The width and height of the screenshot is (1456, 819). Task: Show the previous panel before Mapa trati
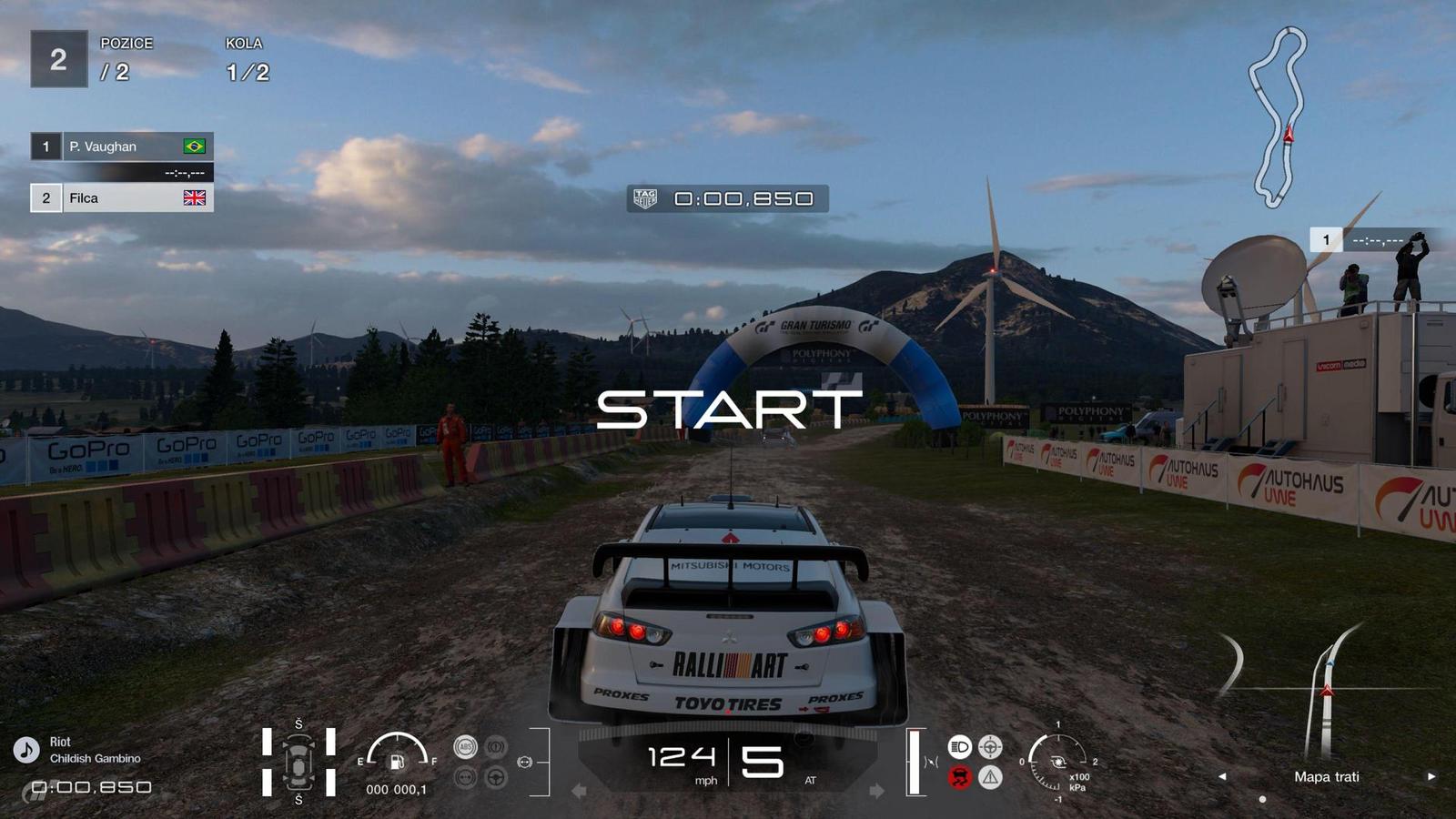click(x=1222, y=776)
